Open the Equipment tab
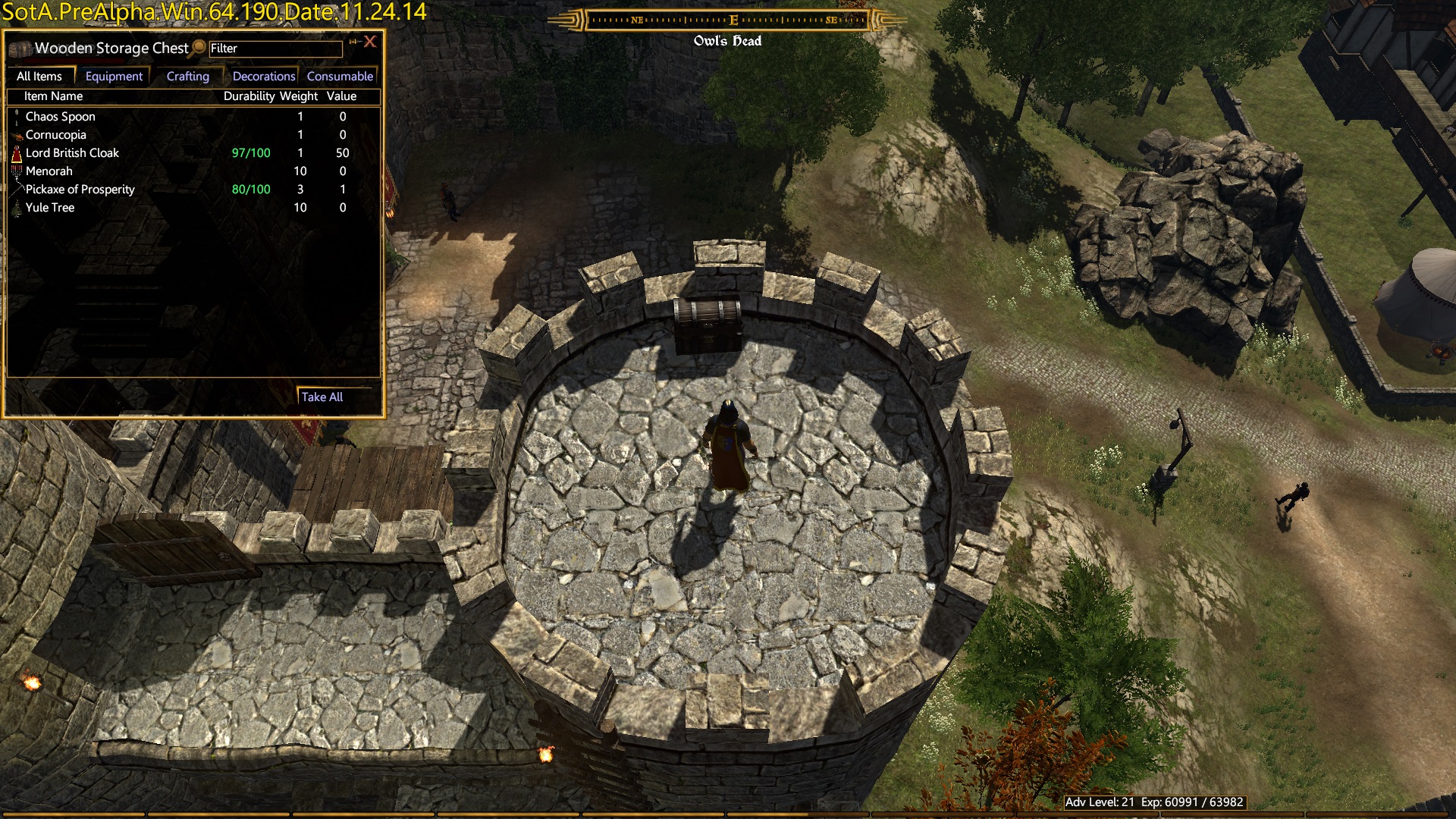The width and height of the screenshot is (1456, 819). 114,77
